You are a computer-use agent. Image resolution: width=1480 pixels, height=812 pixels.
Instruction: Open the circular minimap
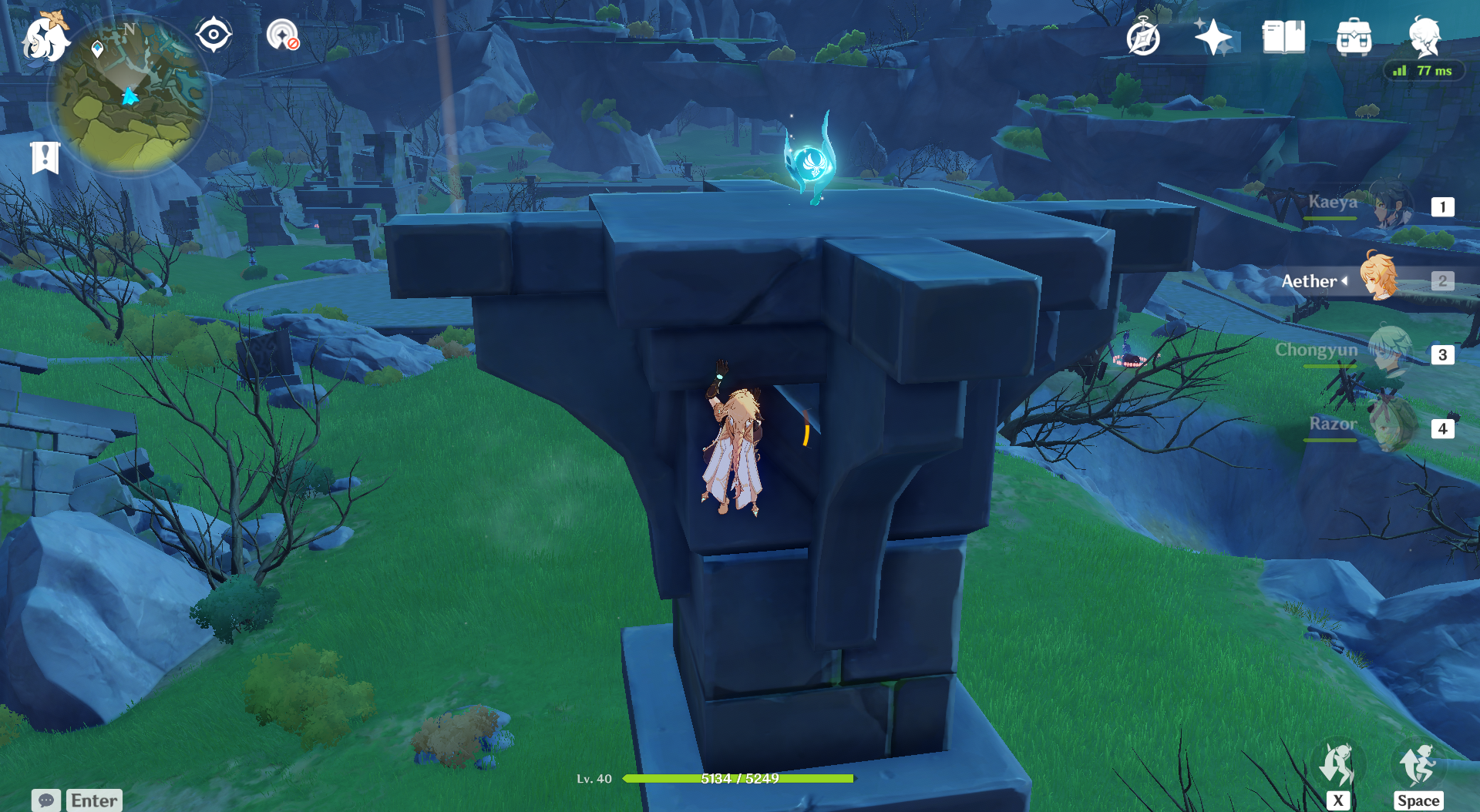(129, 97)
